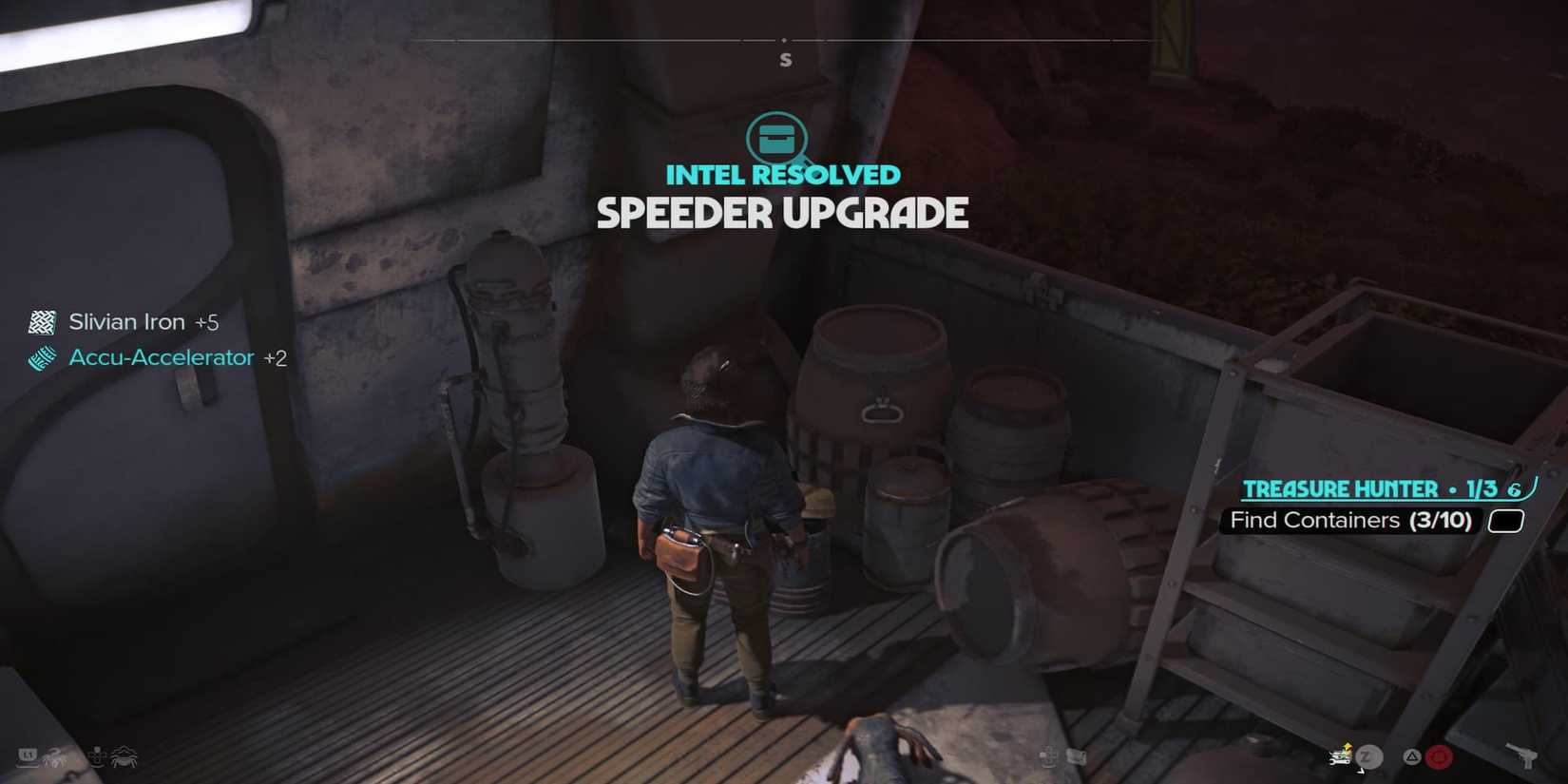Click the grey Z credit badge
1568x784 pixels.
tap(1368, 756)
